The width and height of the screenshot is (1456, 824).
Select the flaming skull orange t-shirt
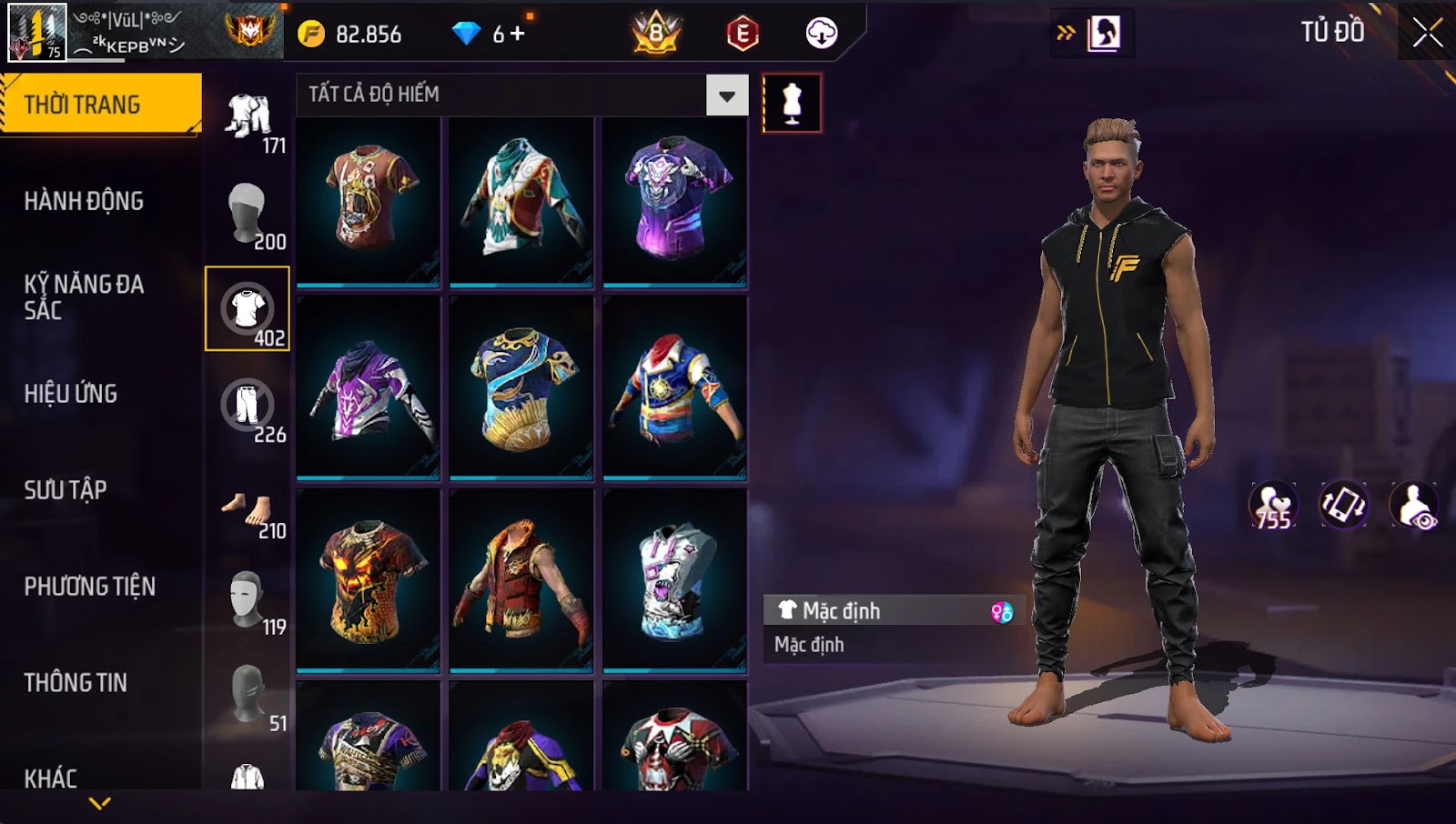pos(369,580)
